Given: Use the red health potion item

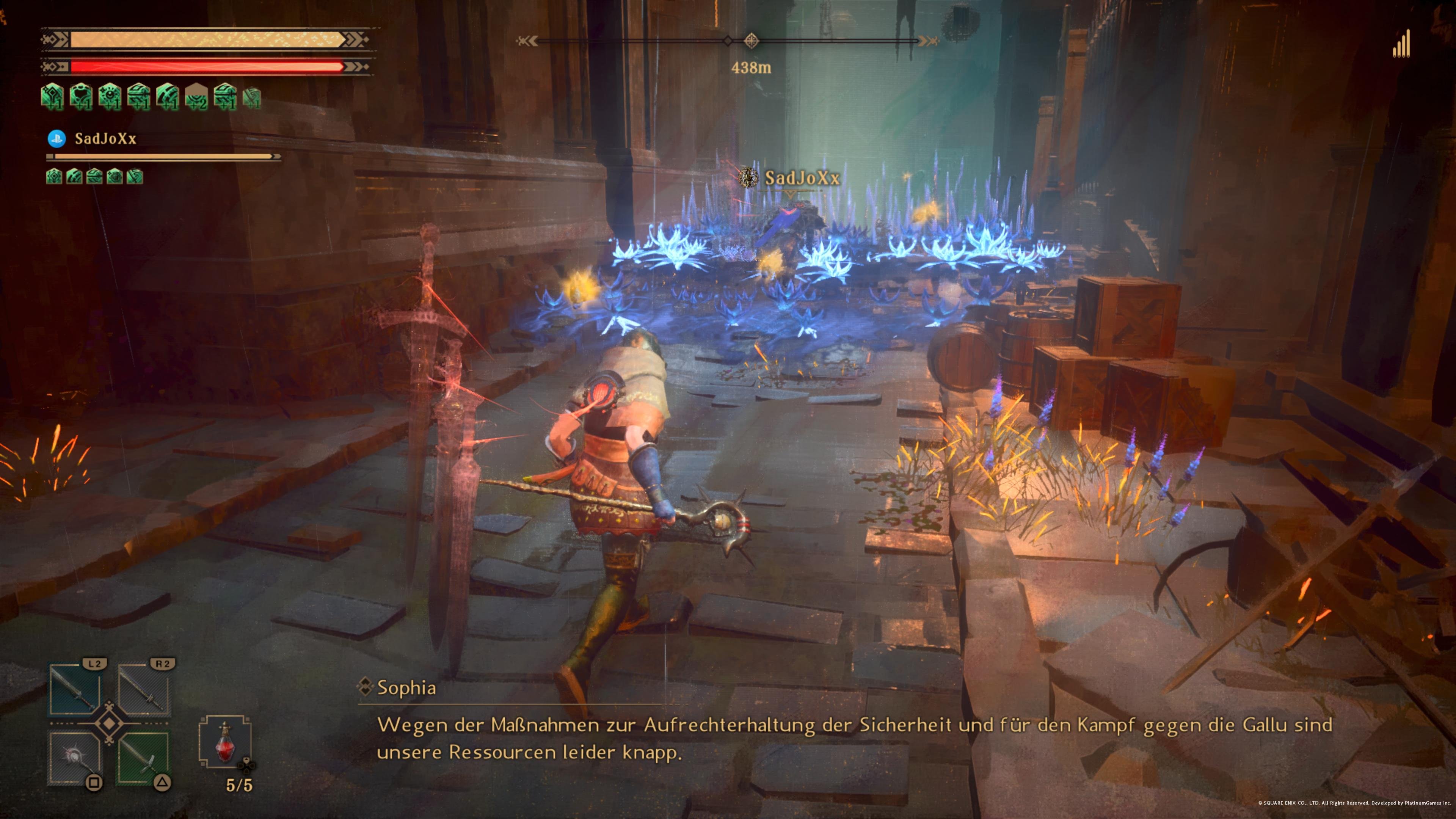Looking at the screenshot, I should [225, 742].
